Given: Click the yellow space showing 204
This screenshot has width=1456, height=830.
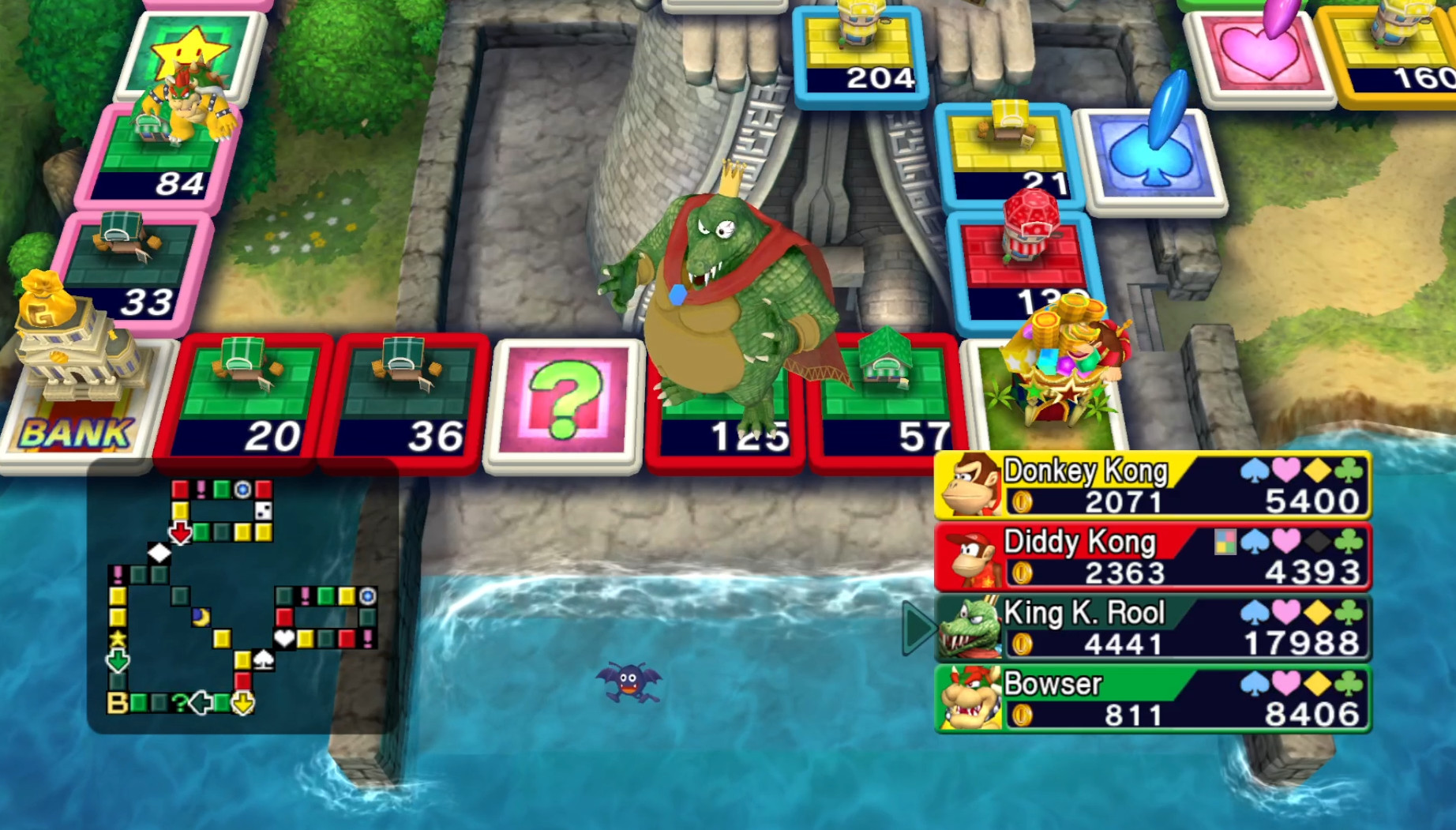Looking at the screenshot, I should [862, 47].
